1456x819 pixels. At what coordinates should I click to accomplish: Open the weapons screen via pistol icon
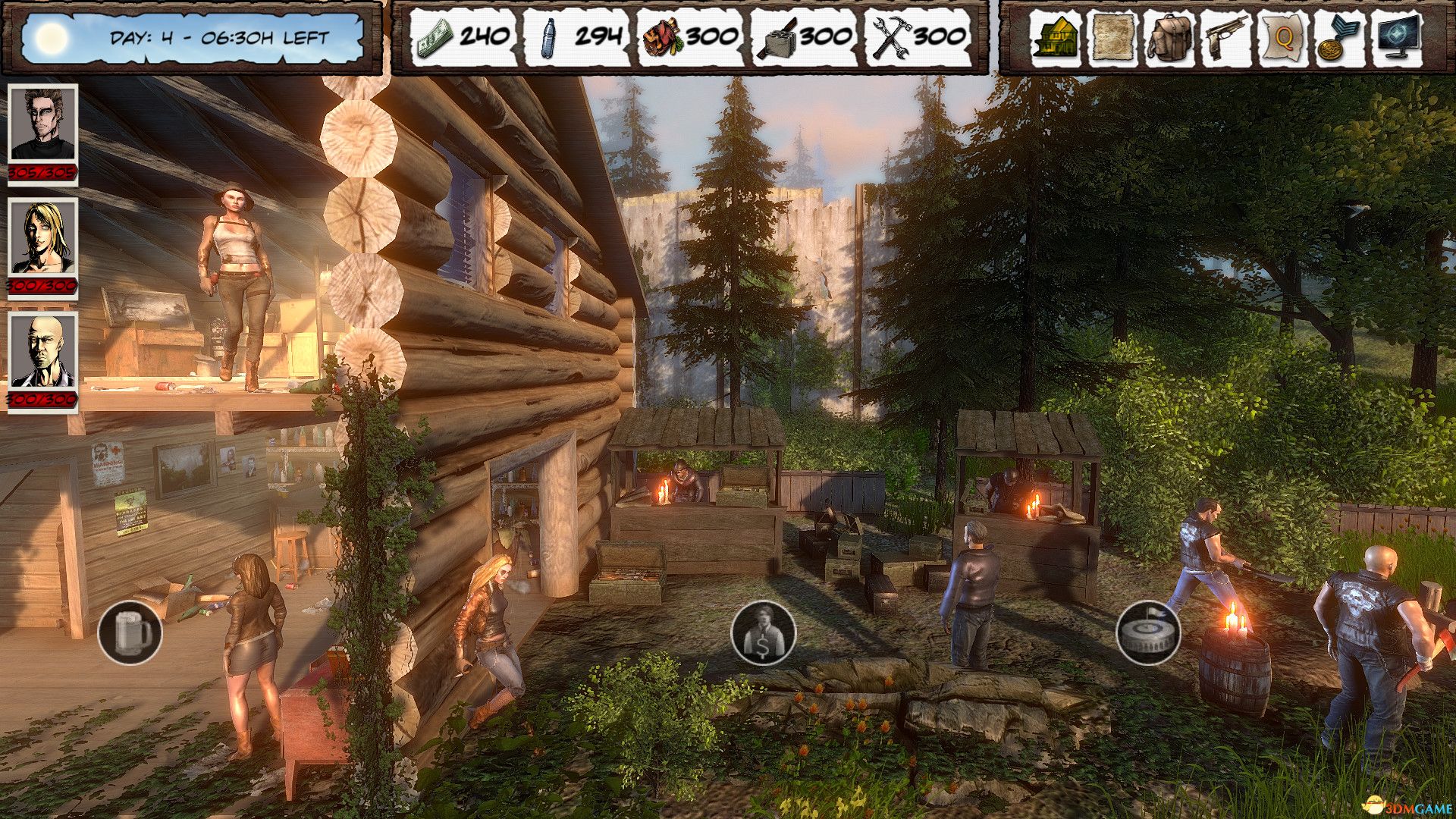[1226, 38]
